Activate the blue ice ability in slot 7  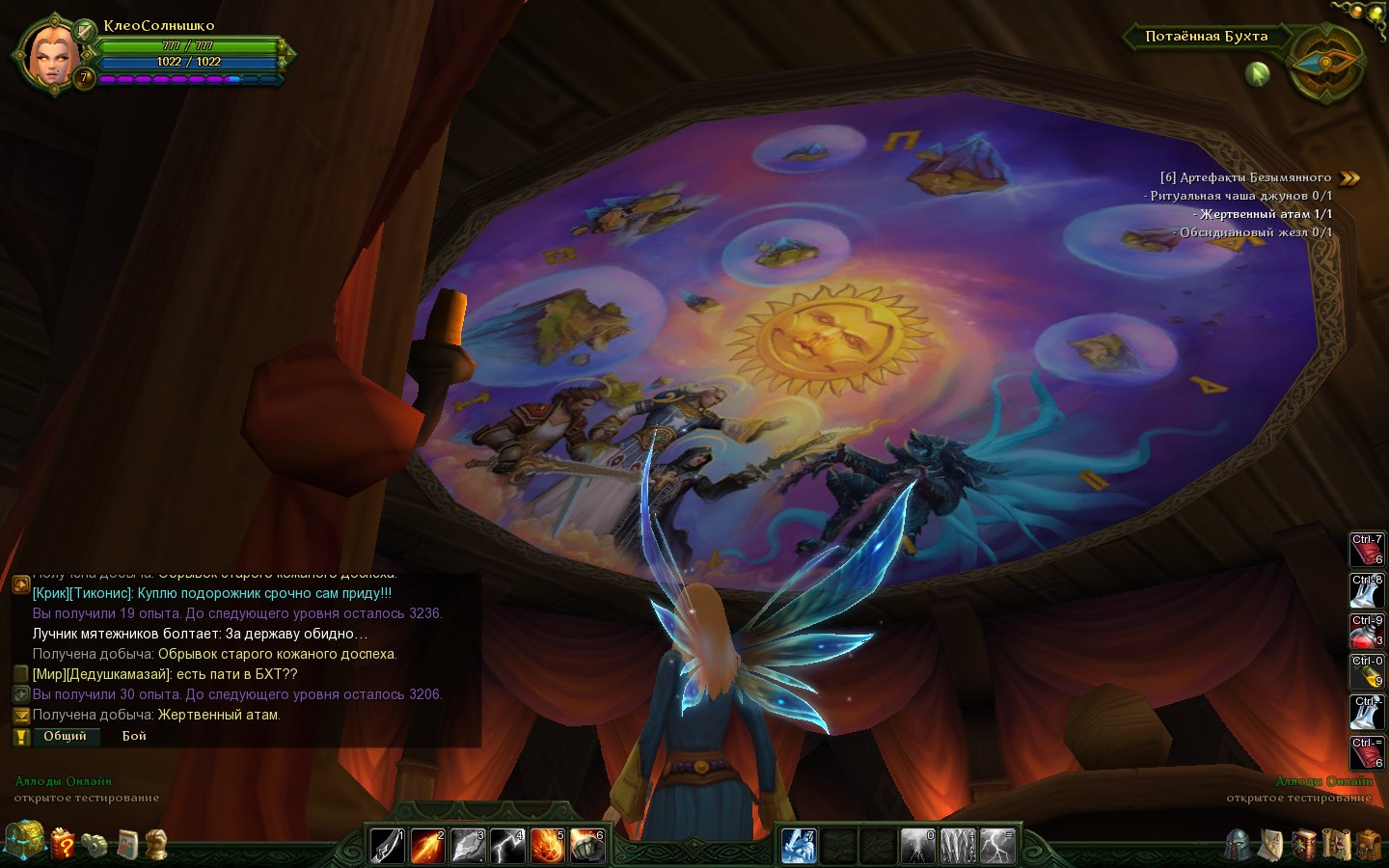click(799, 846)
